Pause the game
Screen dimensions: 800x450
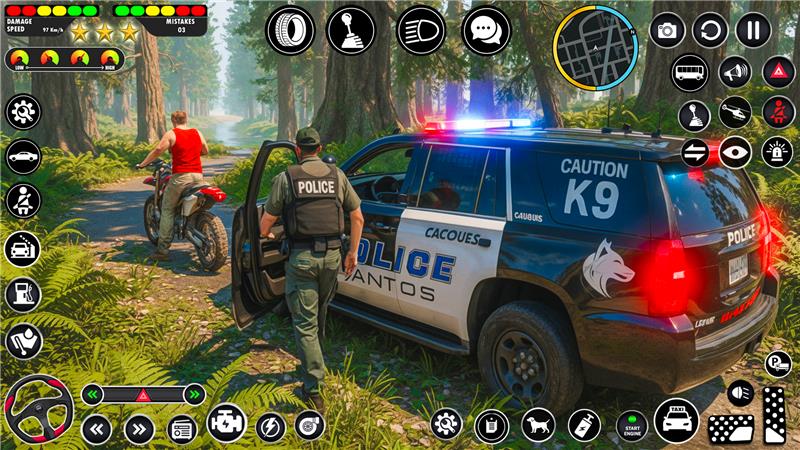point(753,30)
